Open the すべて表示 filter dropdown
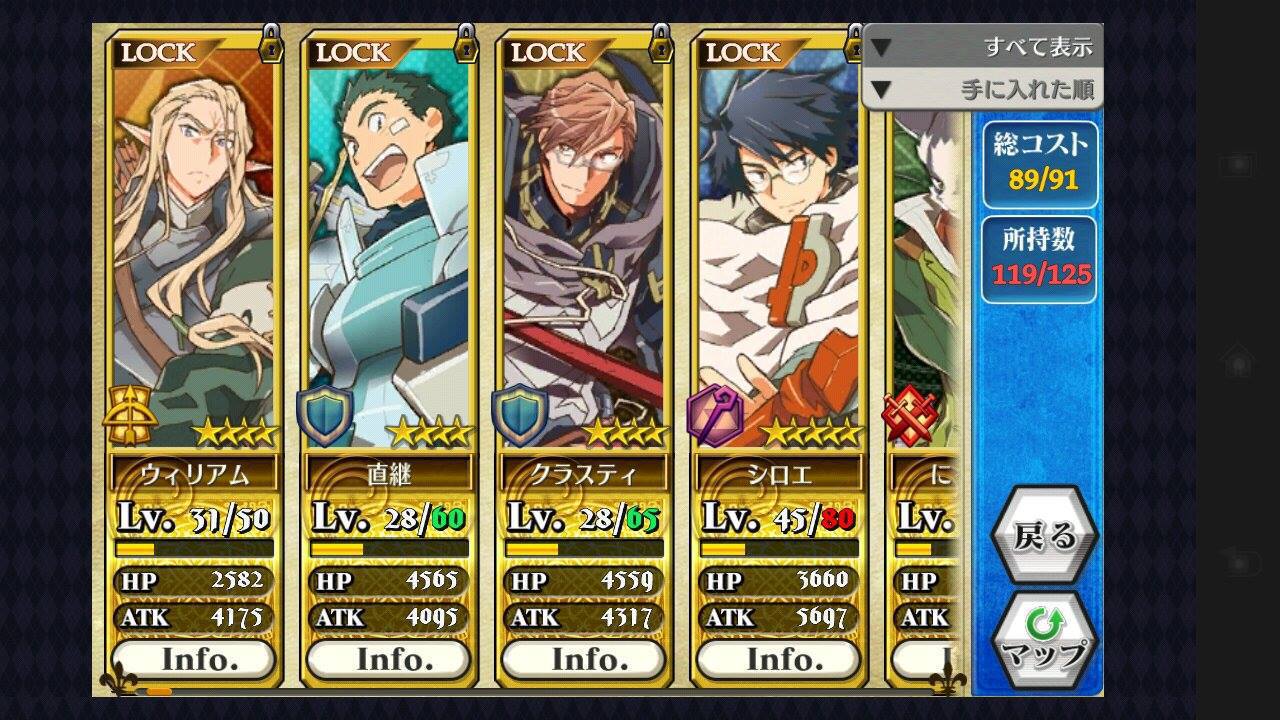Screen dimensions: 1280x720 coord(983,47)
